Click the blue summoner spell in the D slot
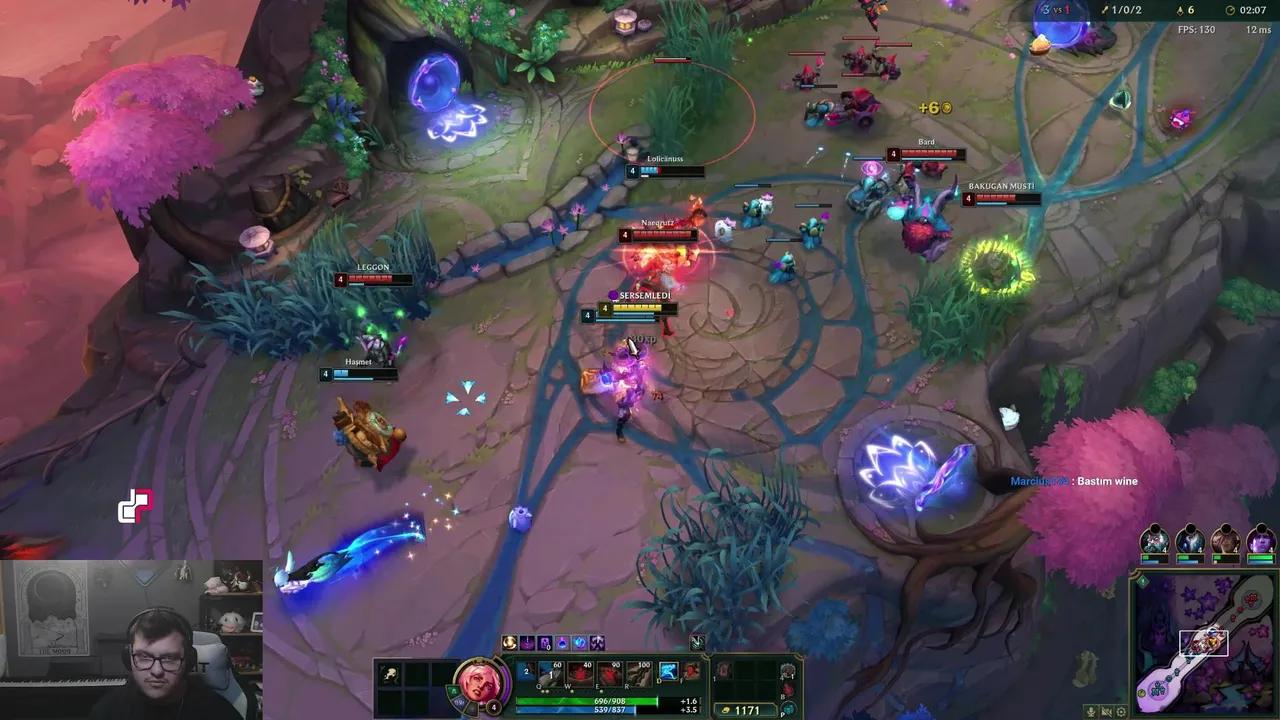This screenshot has height=720, width=1280. (x=667, y=671)
